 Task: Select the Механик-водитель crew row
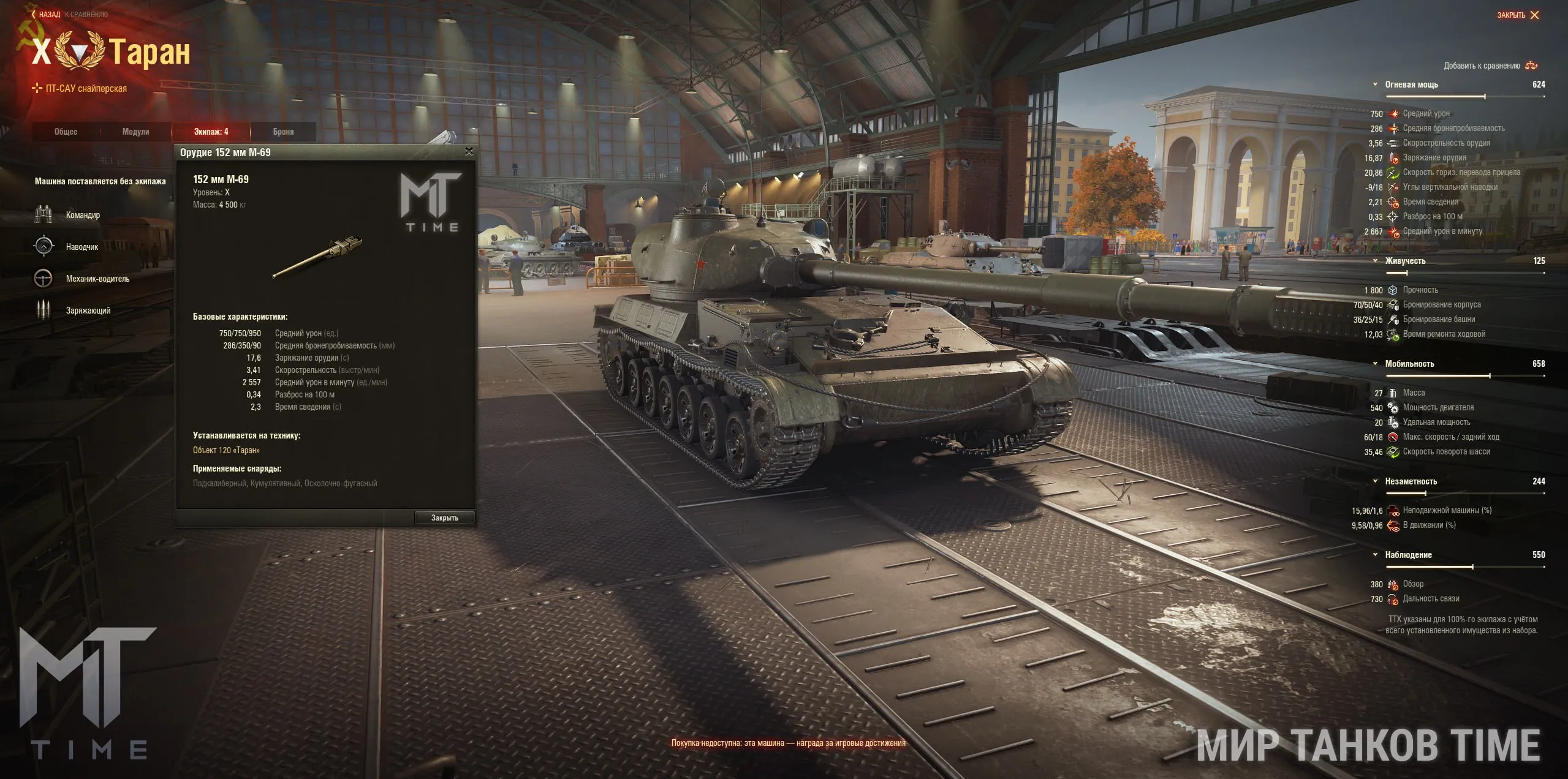[x=97, y=279]
